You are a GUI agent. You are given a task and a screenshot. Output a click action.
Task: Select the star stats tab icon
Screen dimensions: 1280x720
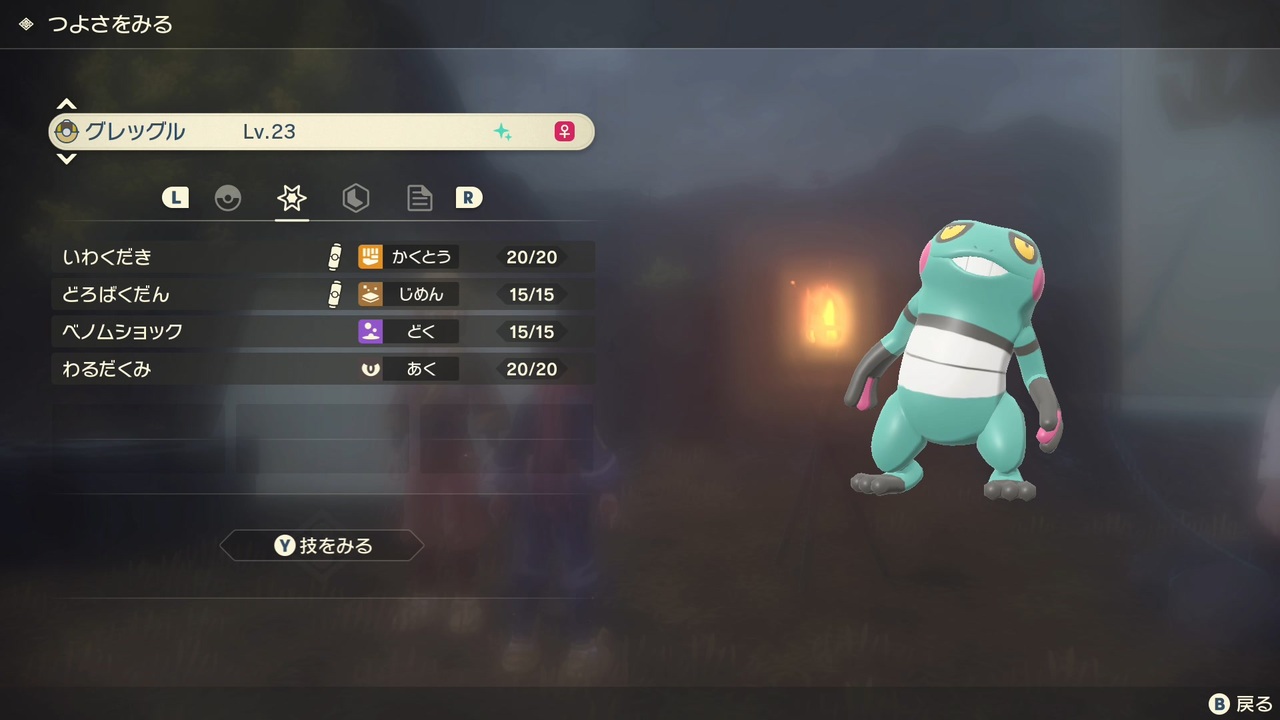(x=291, y=197)
